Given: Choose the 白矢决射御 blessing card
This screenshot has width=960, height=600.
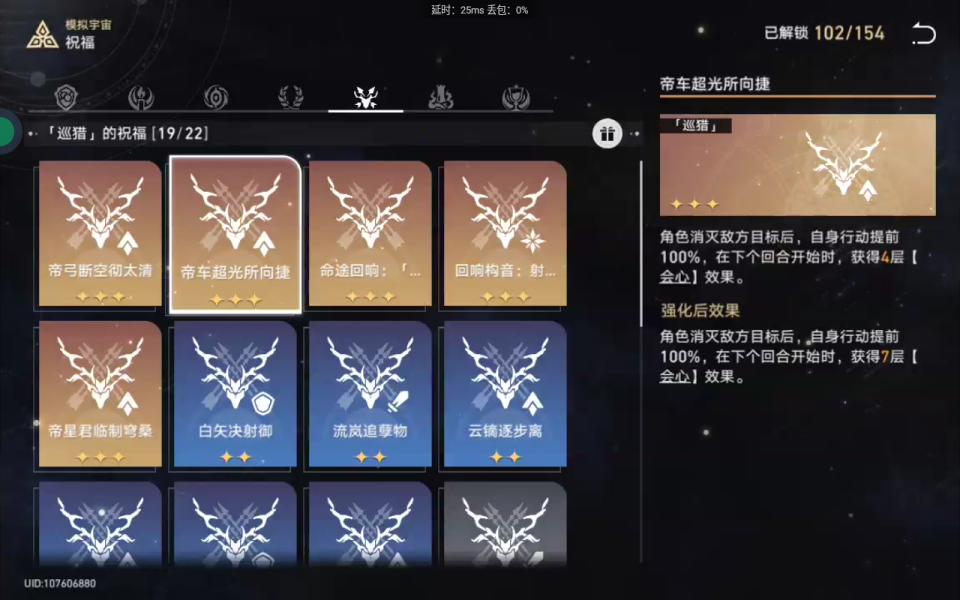Looking at the screenshot, I should pos(235,394).
